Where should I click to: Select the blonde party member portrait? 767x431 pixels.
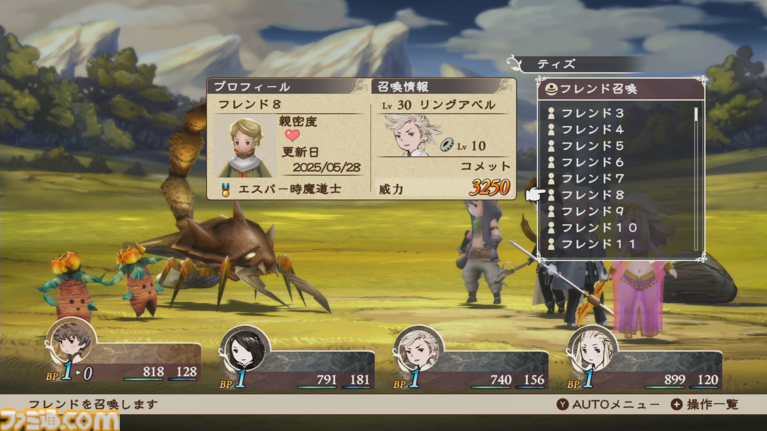(x=590, y=351)
